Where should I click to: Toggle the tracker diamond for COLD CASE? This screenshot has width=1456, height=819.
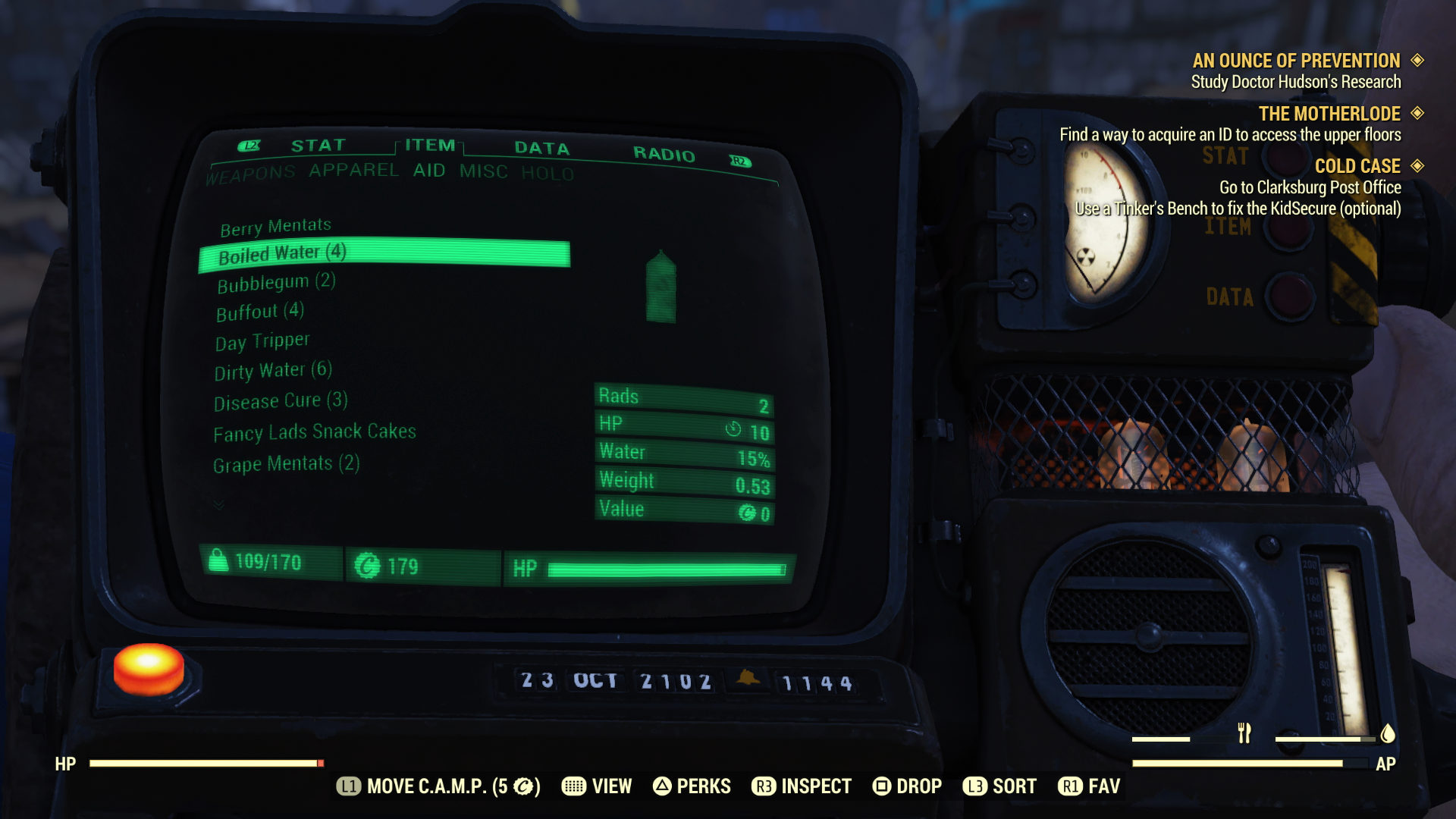[1417, 166]
